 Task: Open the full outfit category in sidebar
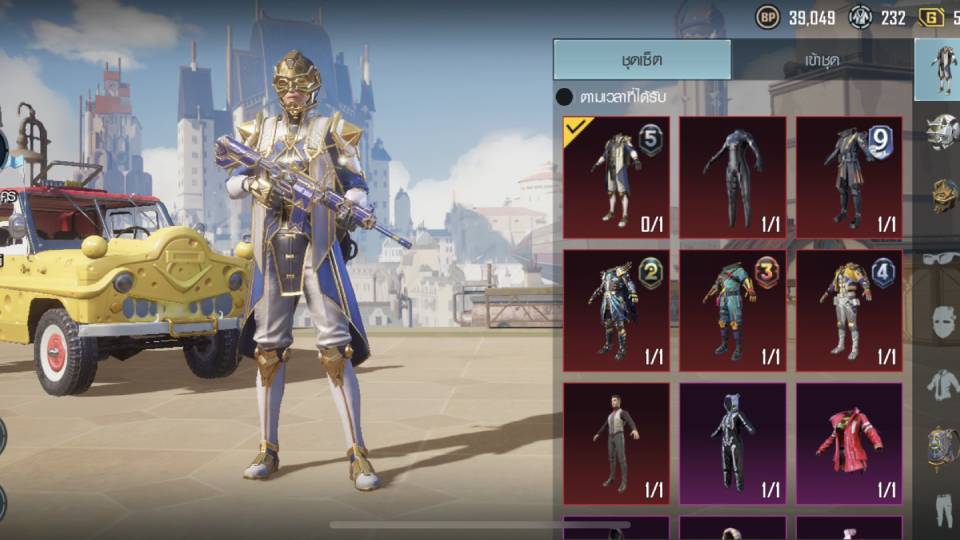tap(941, 68)
